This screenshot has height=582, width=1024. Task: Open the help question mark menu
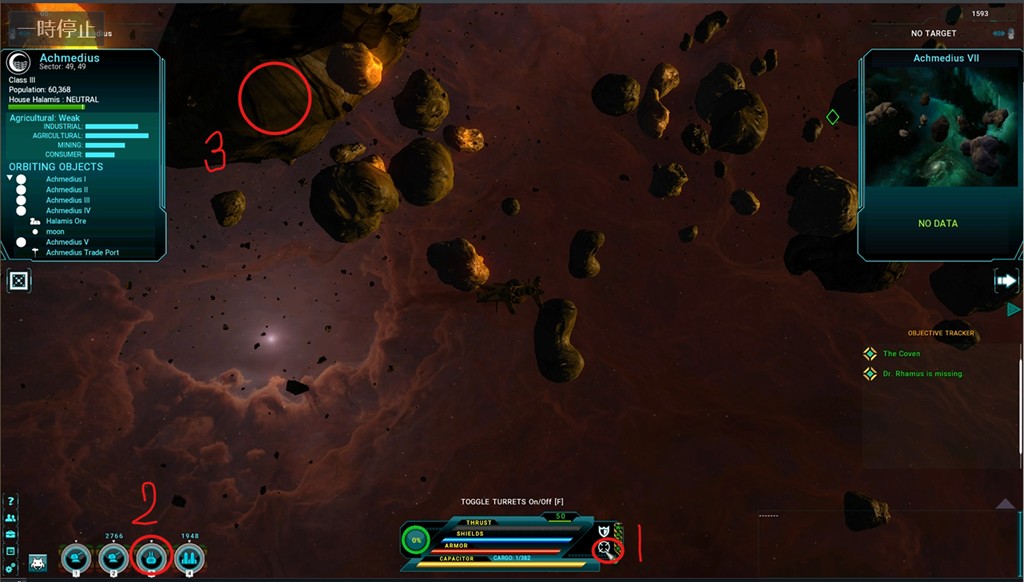[x=10, y=500]
